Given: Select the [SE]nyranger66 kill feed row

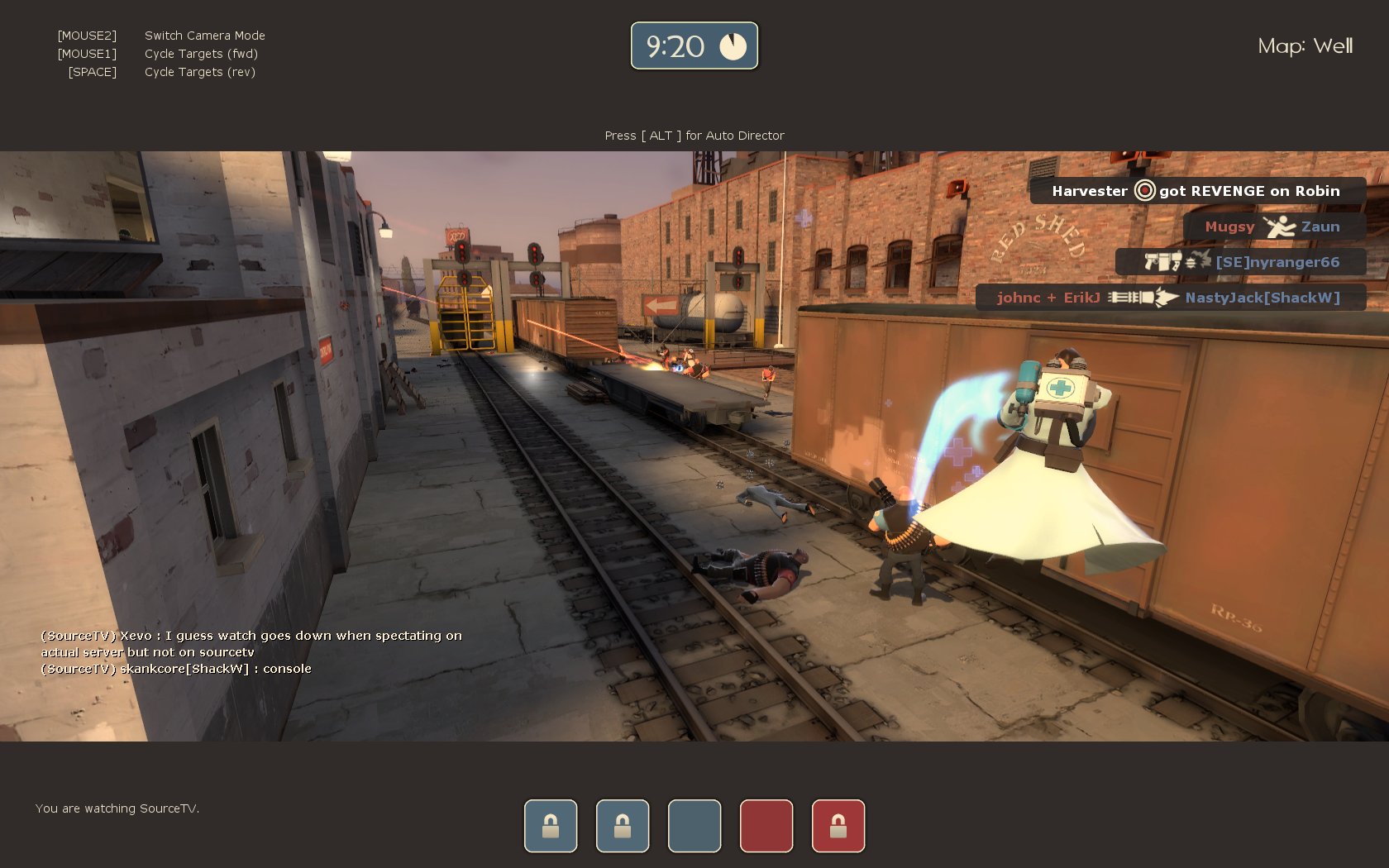Looking at the screenshot, I should click(x=1239, y=262).
